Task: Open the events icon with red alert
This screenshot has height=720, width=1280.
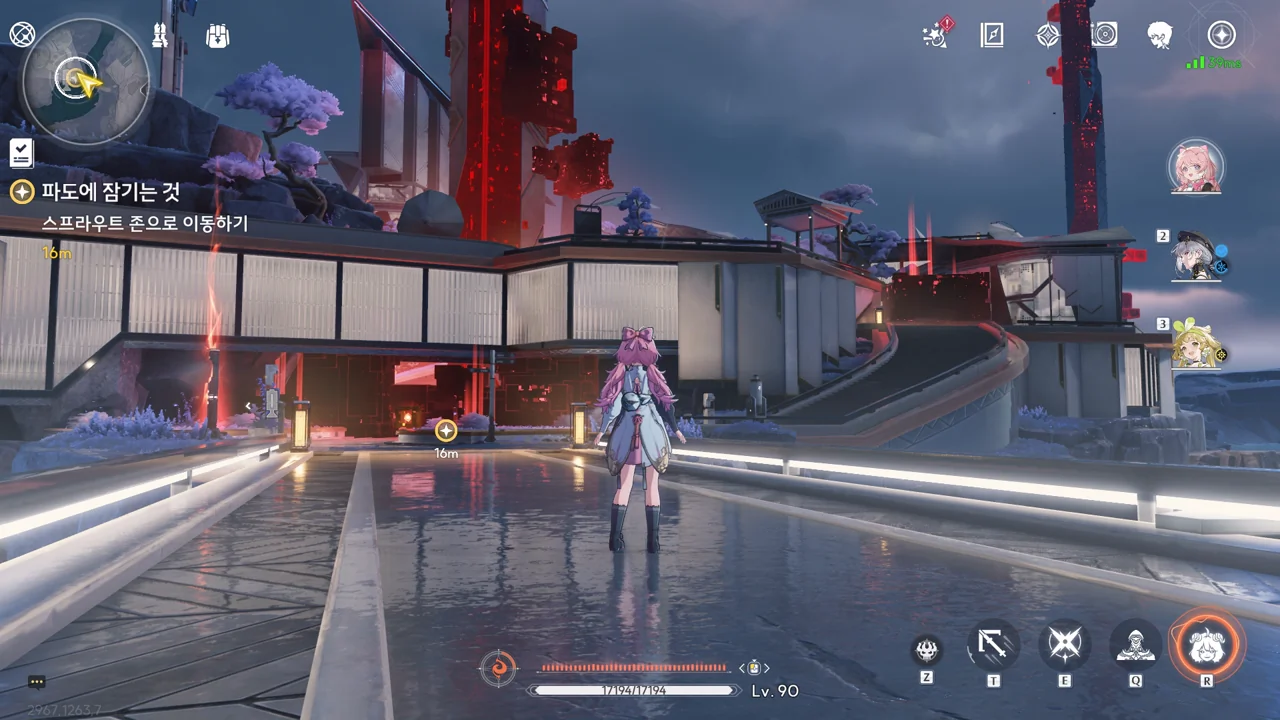Action: point(937,35)
